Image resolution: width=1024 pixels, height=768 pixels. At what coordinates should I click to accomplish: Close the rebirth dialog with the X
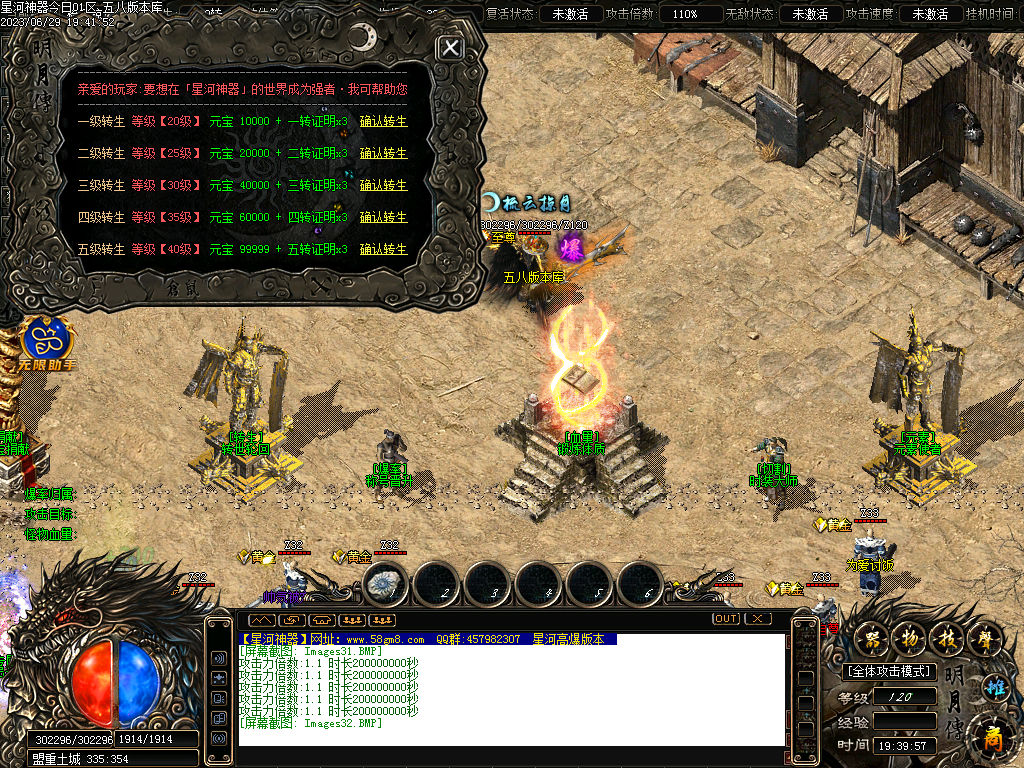pyautogui.click(x=452, y=48)
